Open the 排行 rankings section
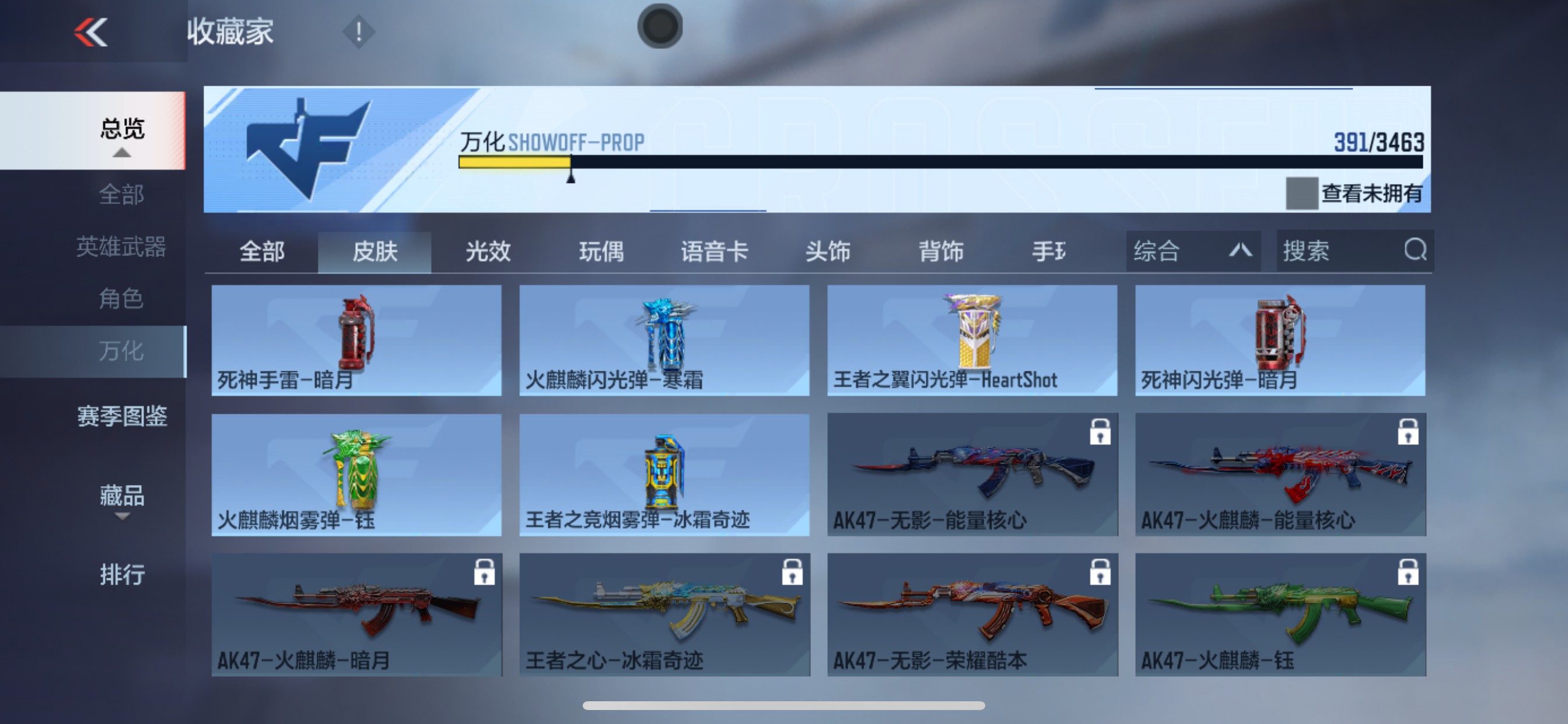Viewport: 1568px width, 724px height. click(x=122, y=574)
